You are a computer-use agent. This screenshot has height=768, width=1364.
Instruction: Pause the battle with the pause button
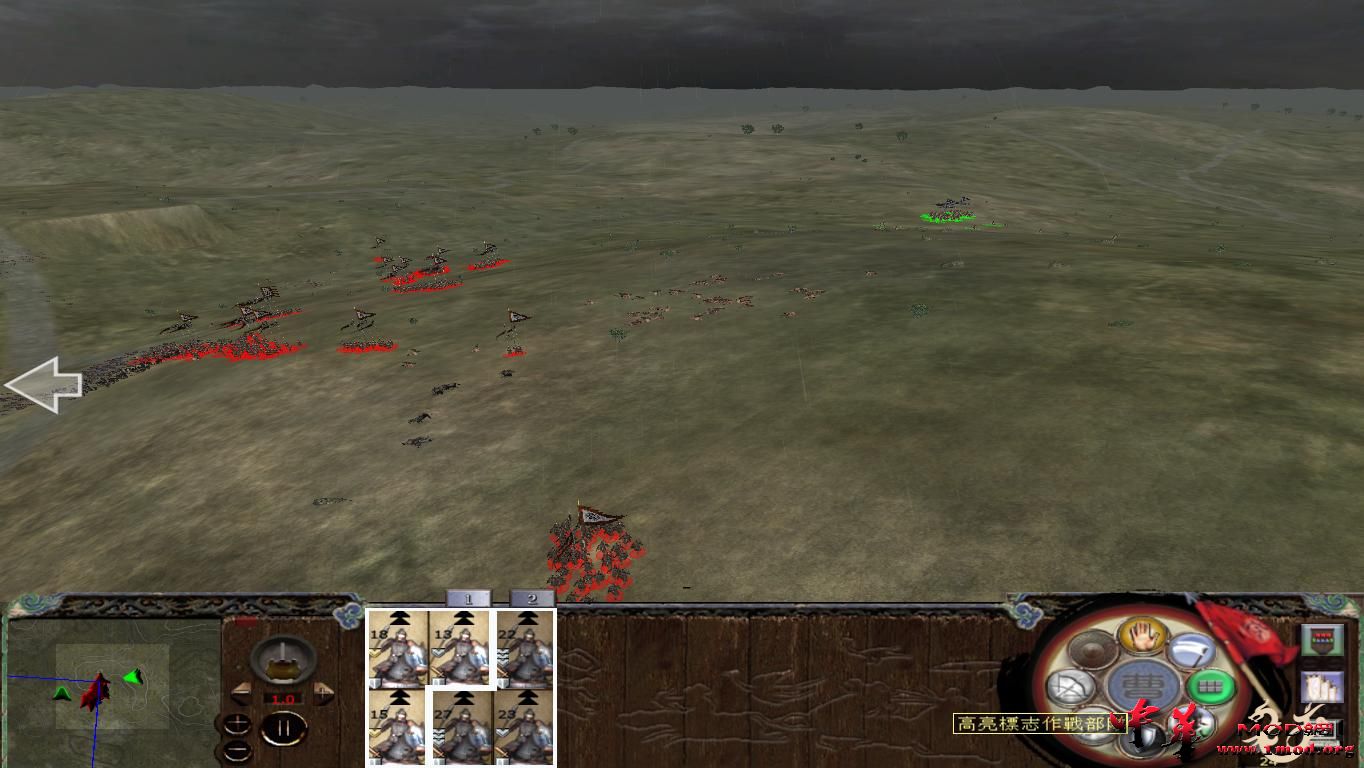(x=282, y=726)
